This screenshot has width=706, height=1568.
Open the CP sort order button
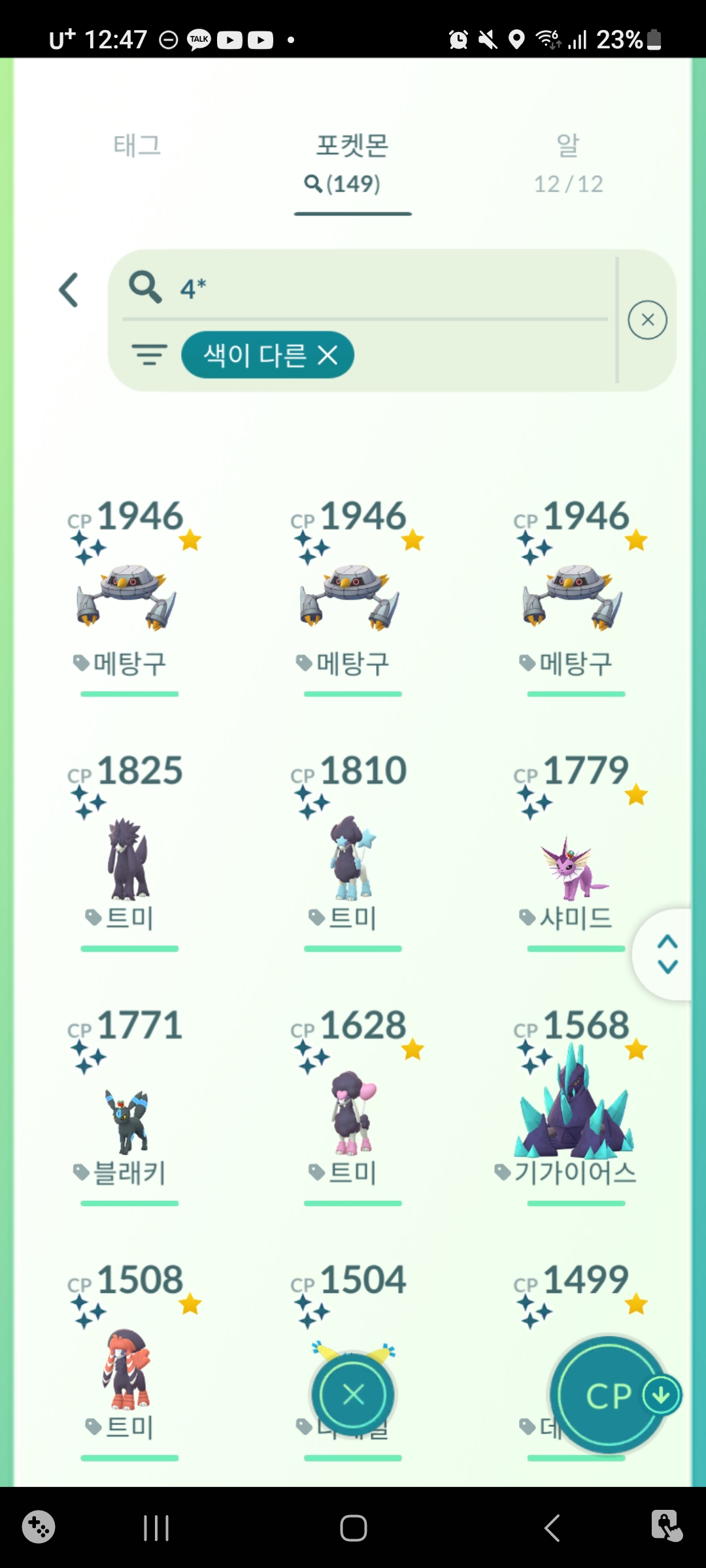click(x=609, y=1395)
